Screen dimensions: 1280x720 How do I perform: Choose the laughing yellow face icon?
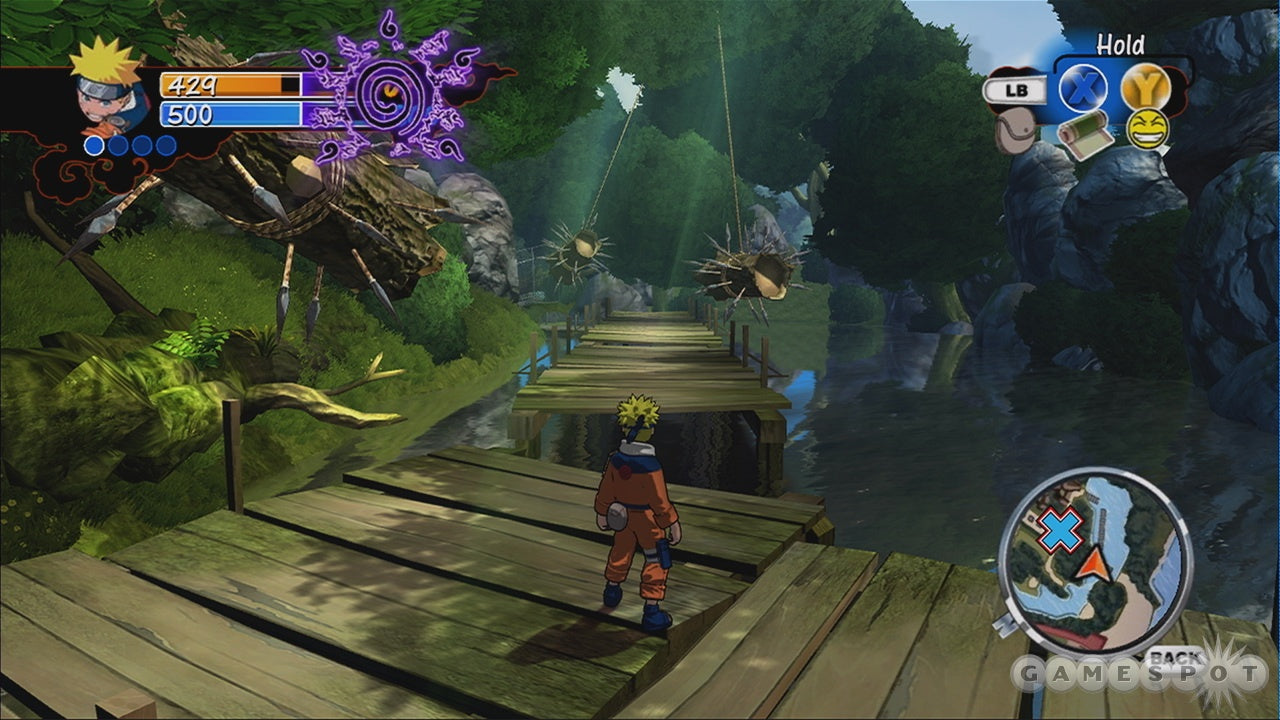point(1147,130)
